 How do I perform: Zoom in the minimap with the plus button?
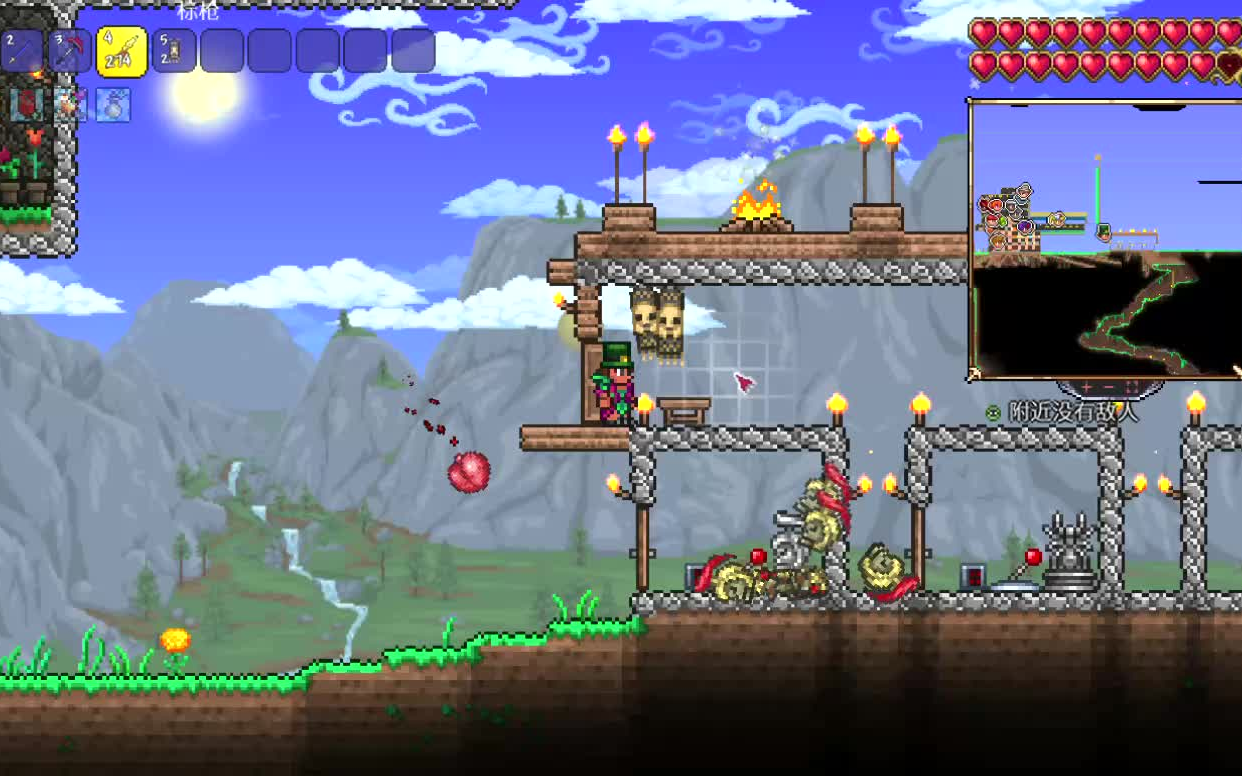[1087, 386]
